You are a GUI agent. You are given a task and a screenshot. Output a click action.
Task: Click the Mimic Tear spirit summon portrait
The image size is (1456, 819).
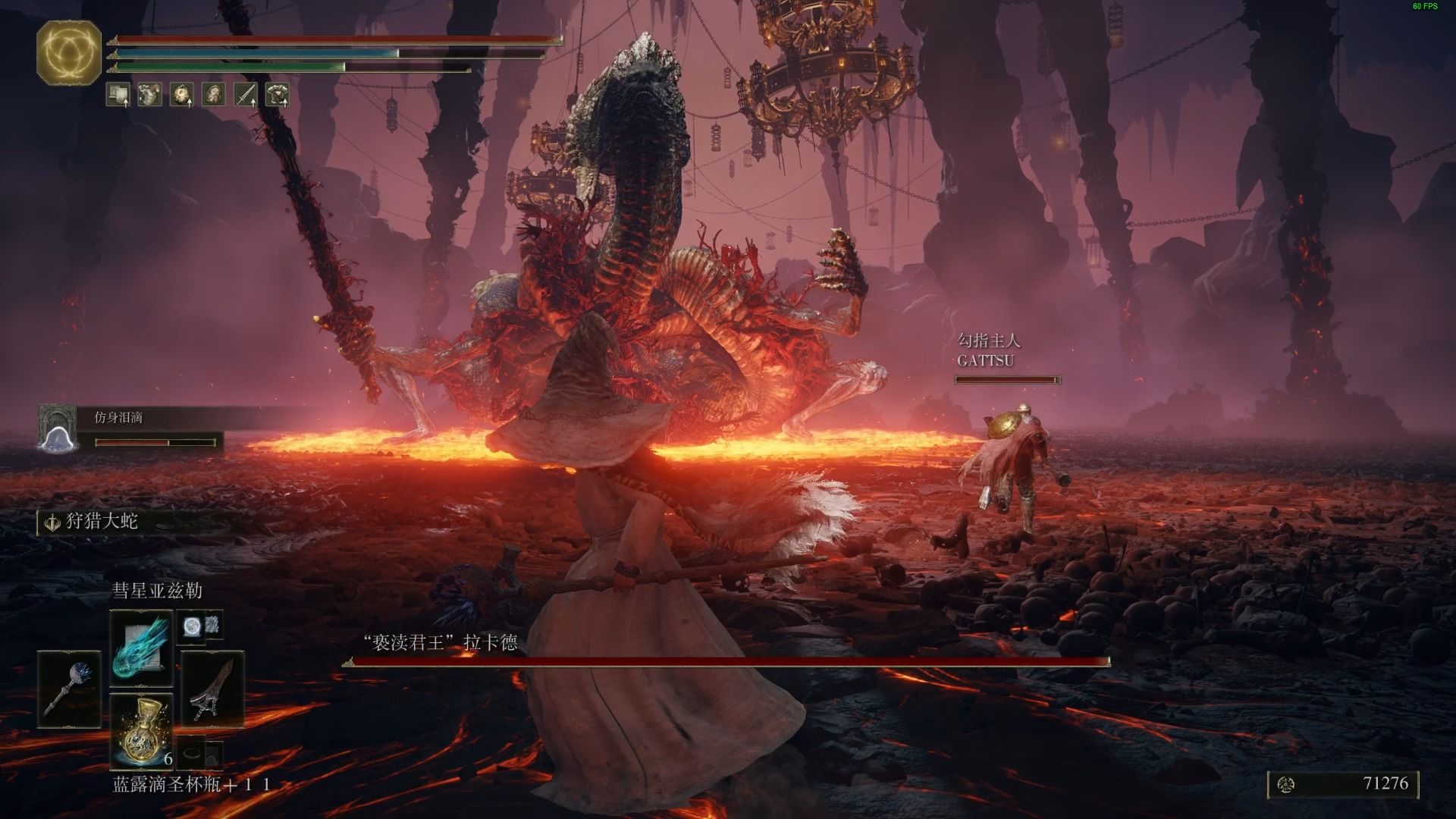58,429
